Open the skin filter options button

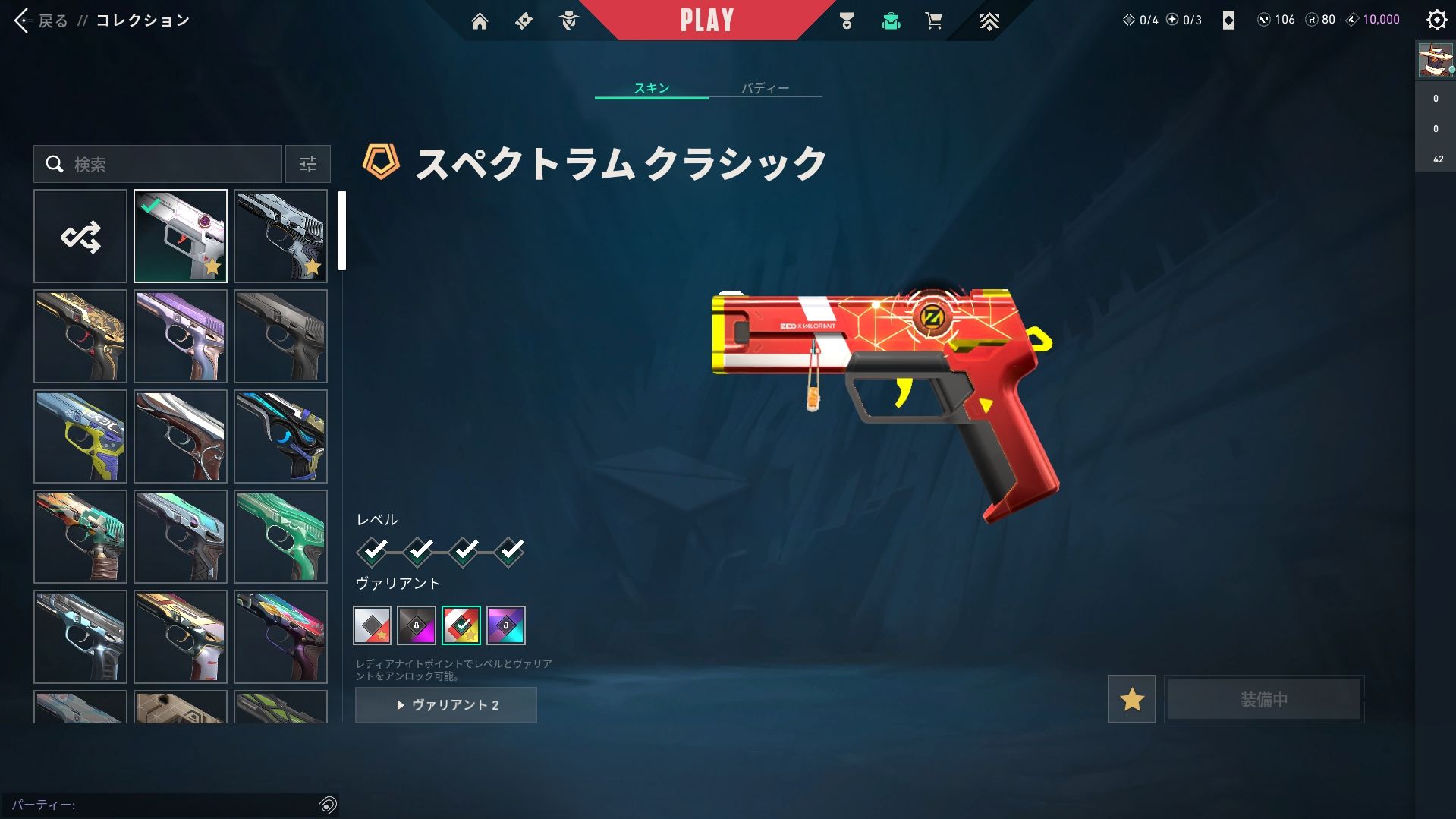[307, 164]
